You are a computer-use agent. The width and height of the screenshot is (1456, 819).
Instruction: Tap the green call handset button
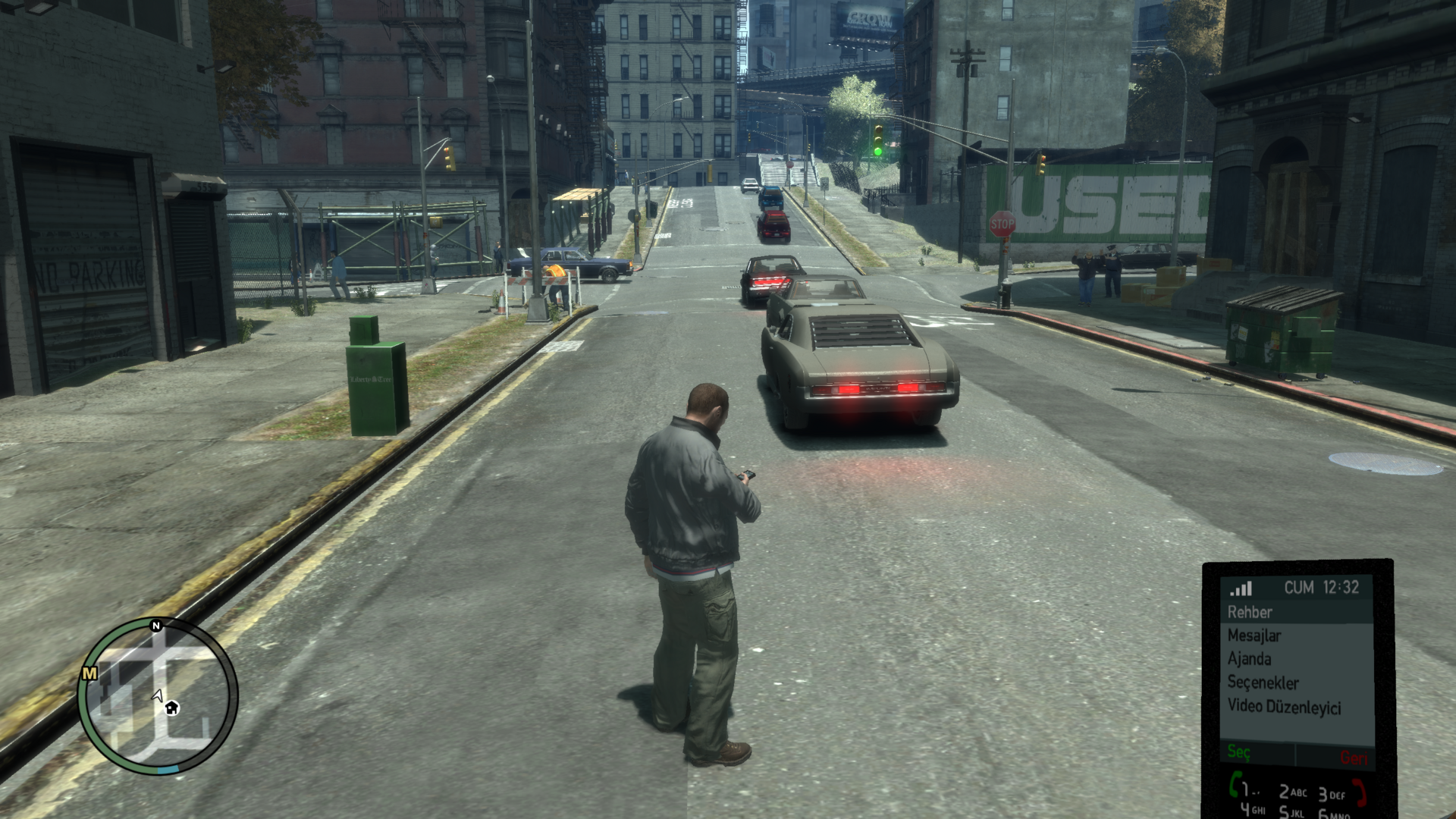tap(1236, 784)
